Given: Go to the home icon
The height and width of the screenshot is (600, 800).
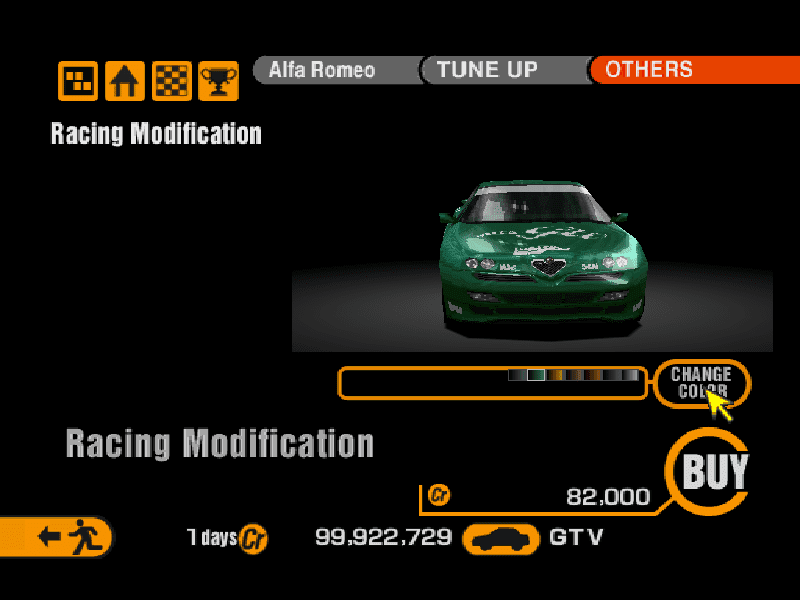Looking at the screenshot, I should pos(125,80).
